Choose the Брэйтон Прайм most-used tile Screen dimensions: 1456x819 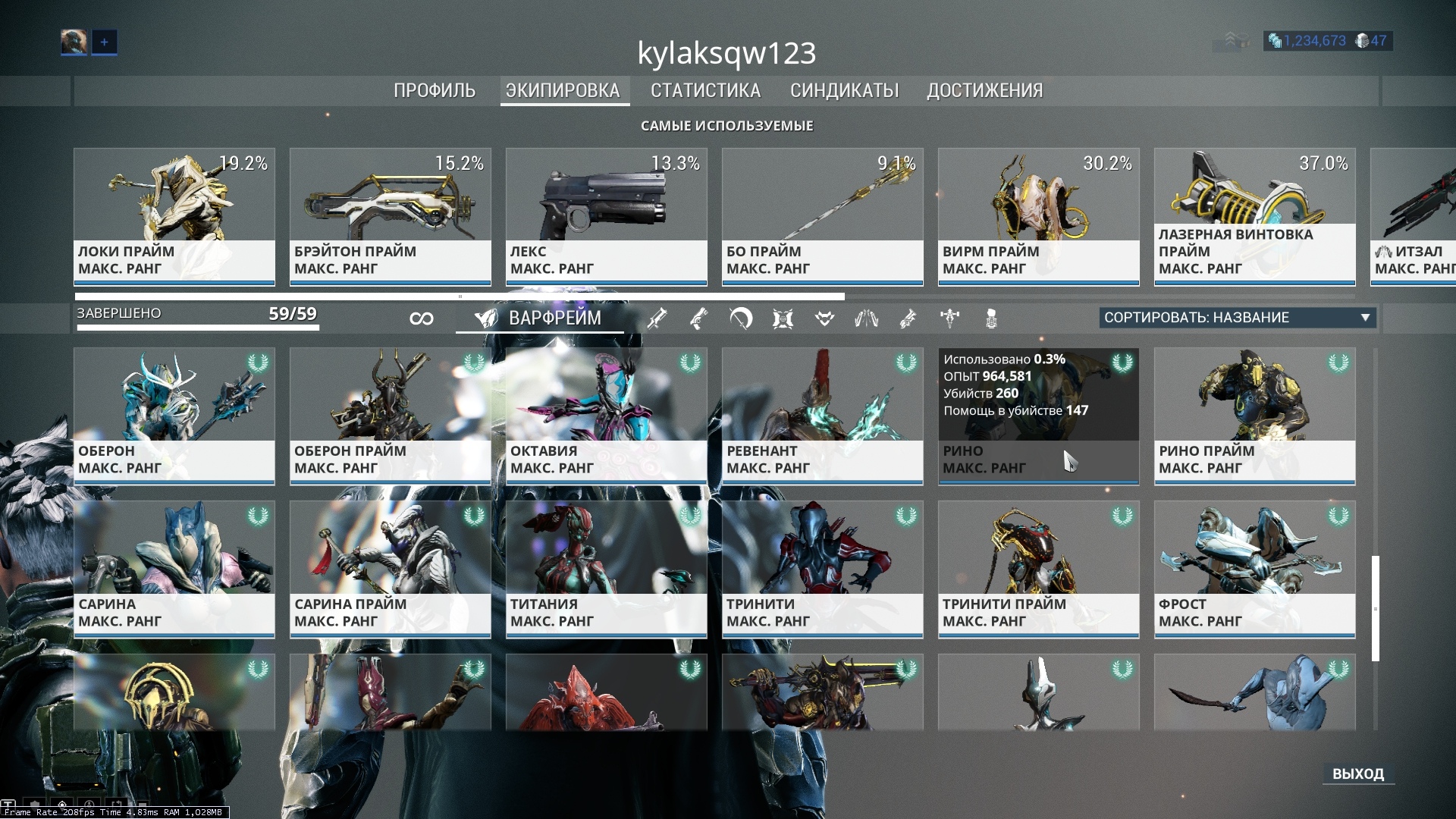coord(391,216)
